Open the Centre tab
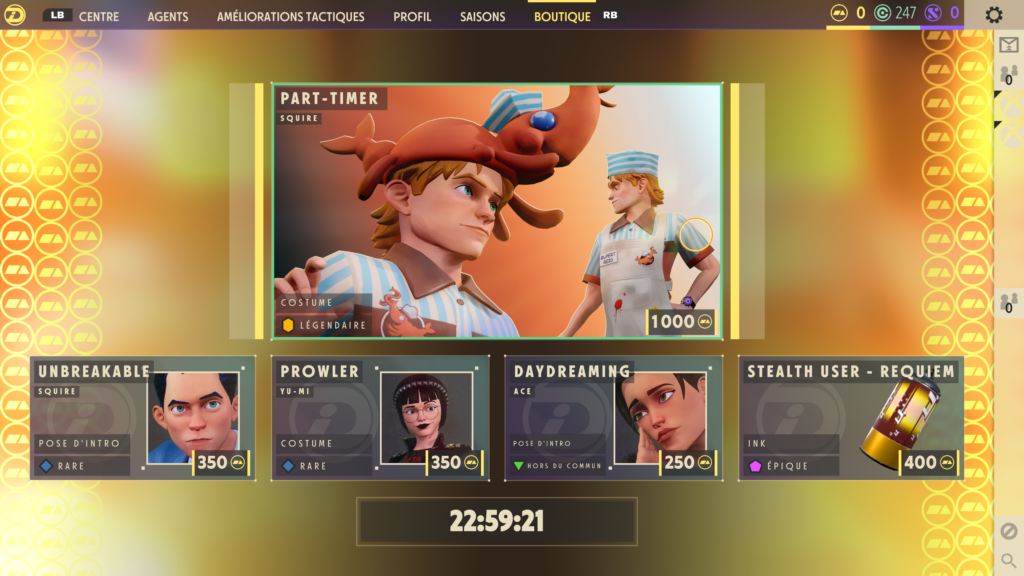 coord(98,17)
